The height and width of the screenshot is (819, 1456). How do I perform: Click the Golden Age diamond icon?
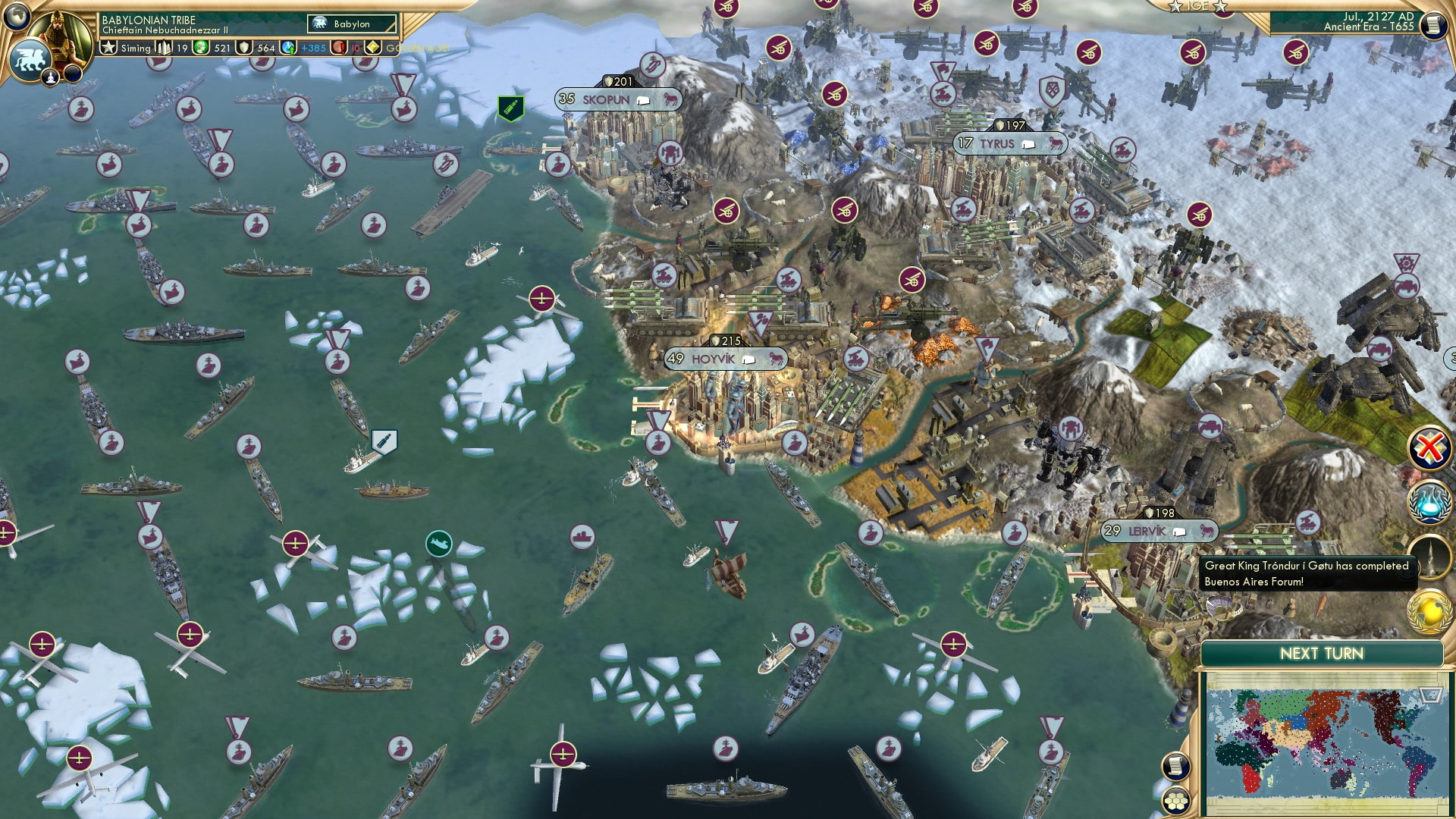point(373,47)
